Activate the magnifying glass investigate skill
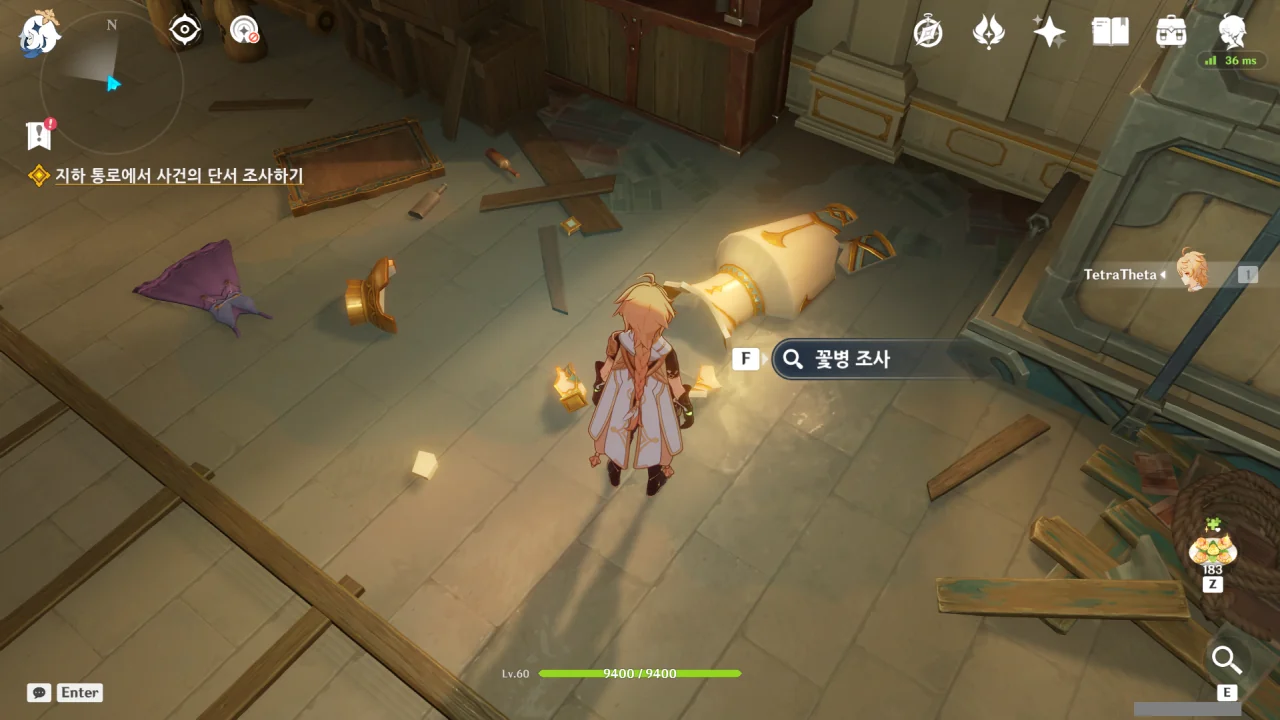Image resolution: width=1280 pixels, height=720 pixels. pos(1226,659)
